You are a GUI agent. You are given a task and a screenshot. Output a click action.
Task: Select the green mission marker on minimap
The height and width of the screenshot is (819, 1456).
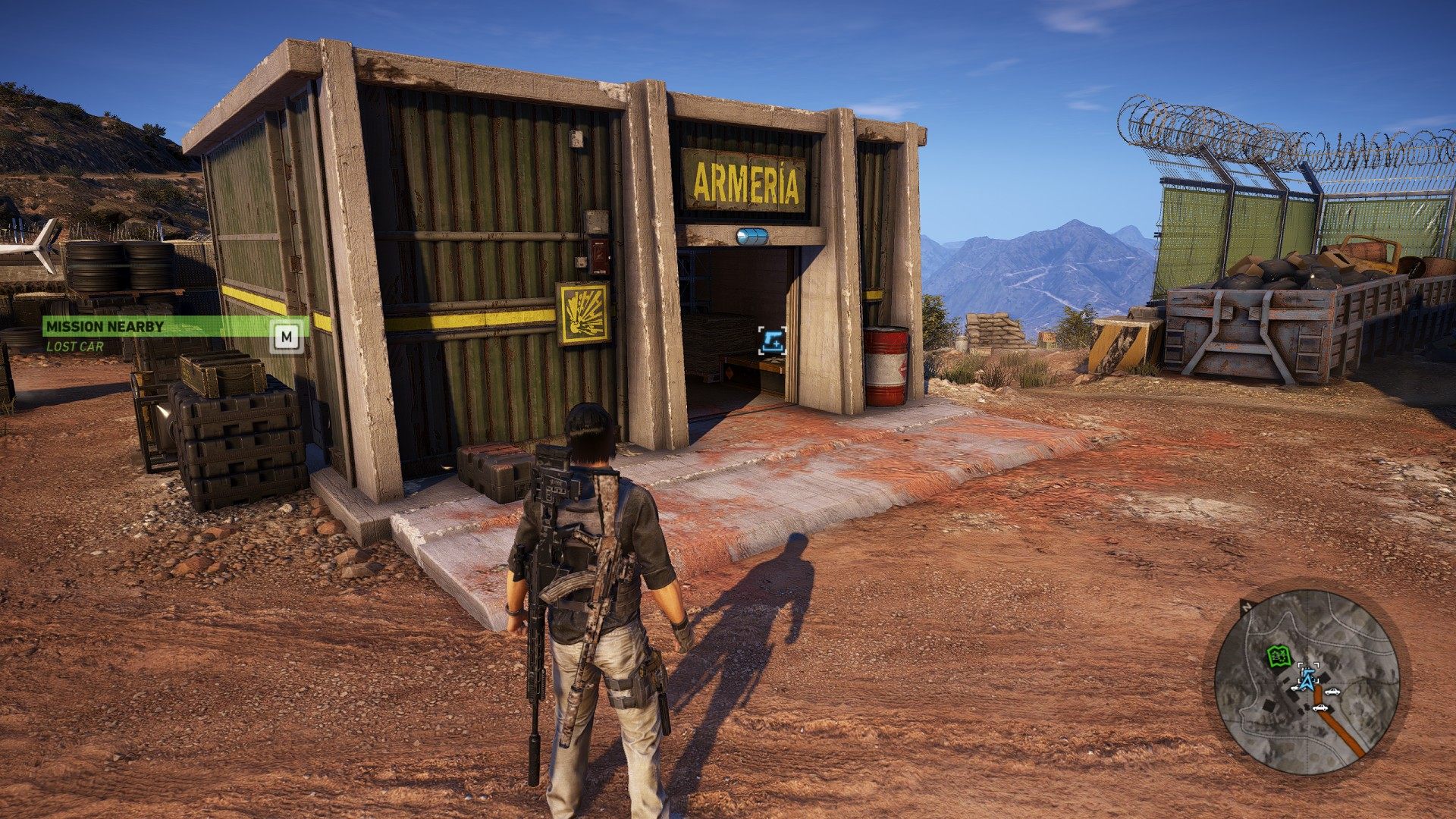tap(1279, 655)
